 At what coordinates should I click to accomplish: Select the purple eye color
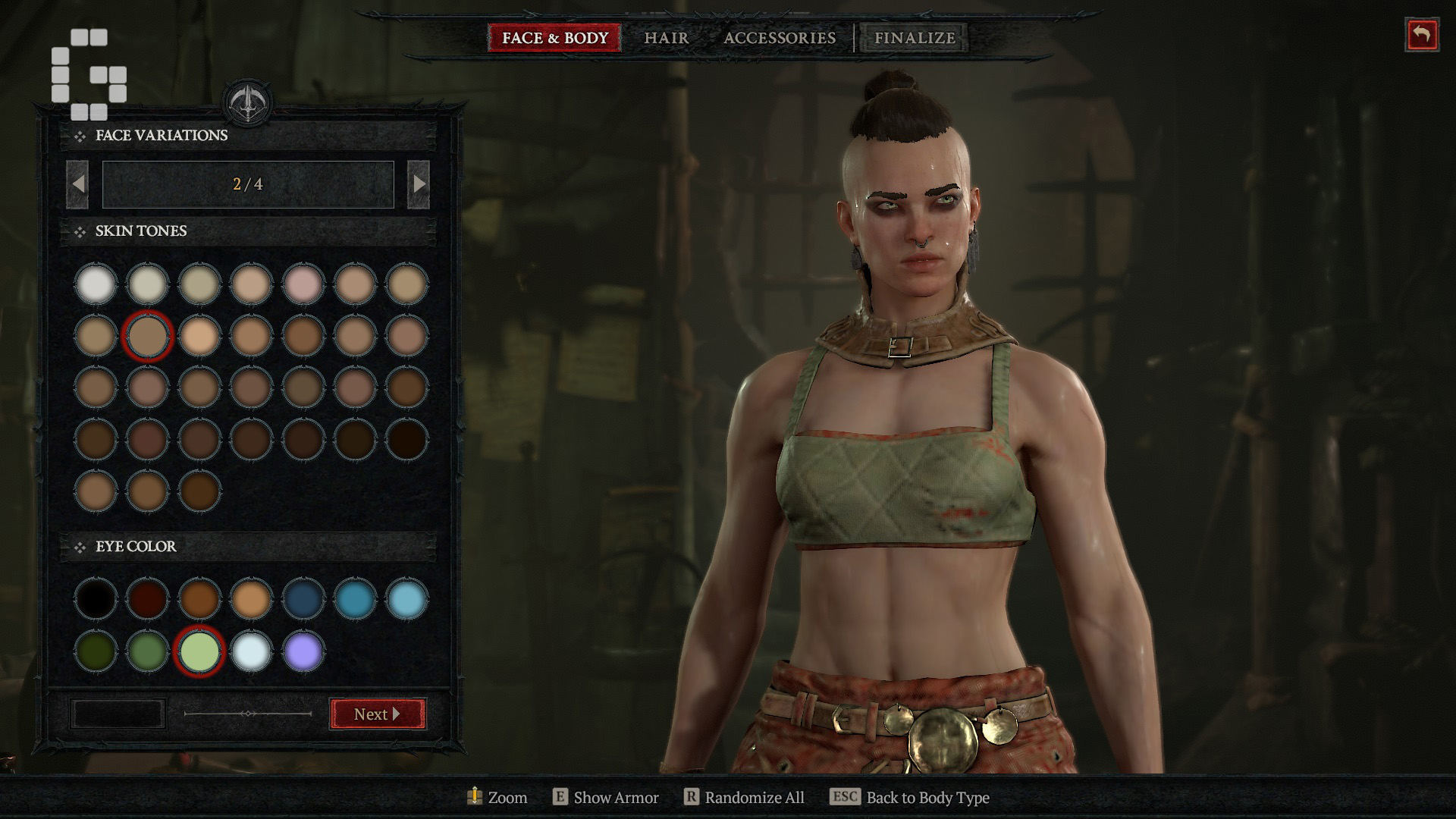[x=303, y=651]
